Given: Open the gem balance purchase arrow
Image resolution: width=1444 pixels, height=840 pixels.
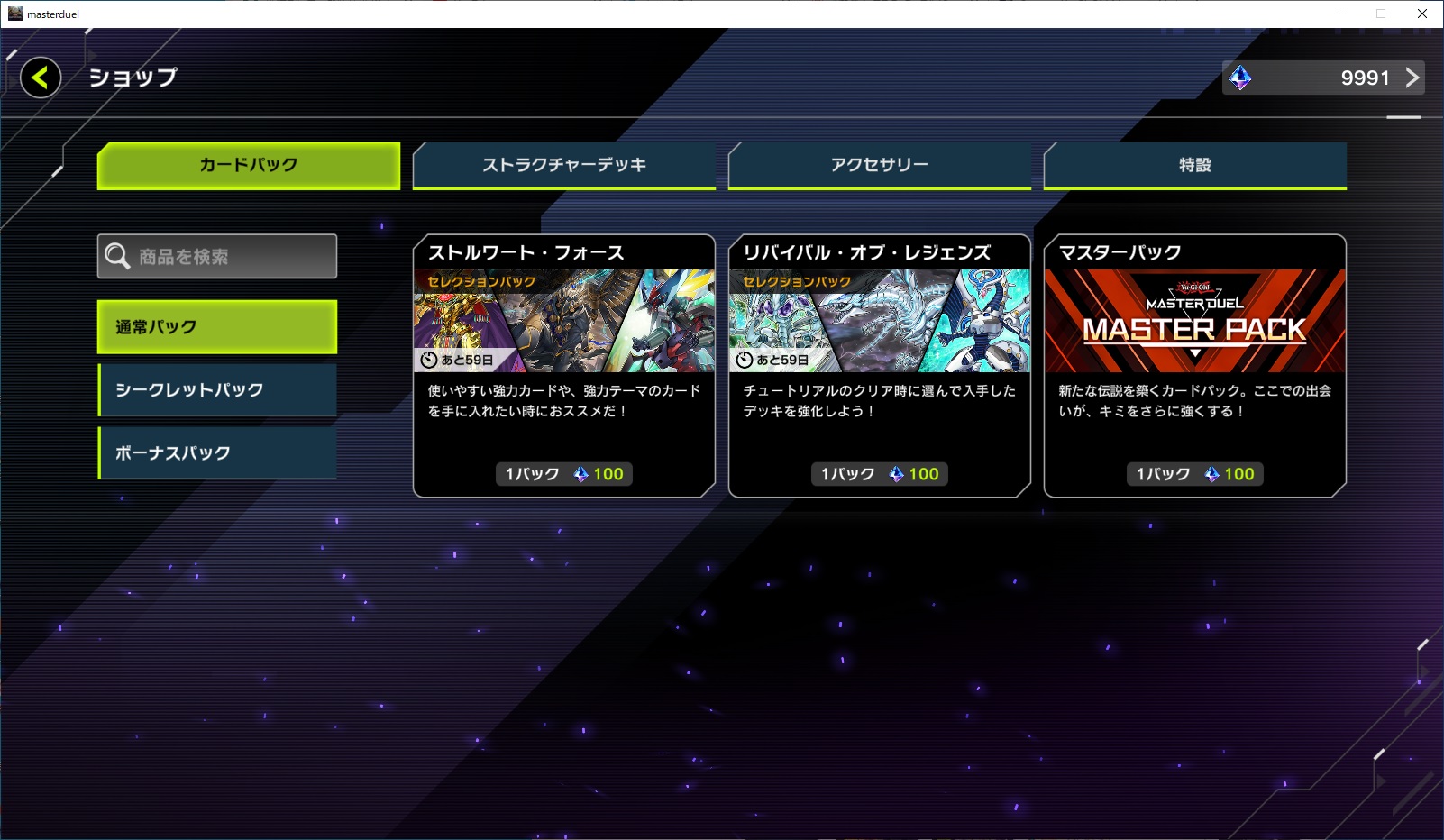Looking at the screenshot, I should pyautogui.click(x=1412, y=78).
